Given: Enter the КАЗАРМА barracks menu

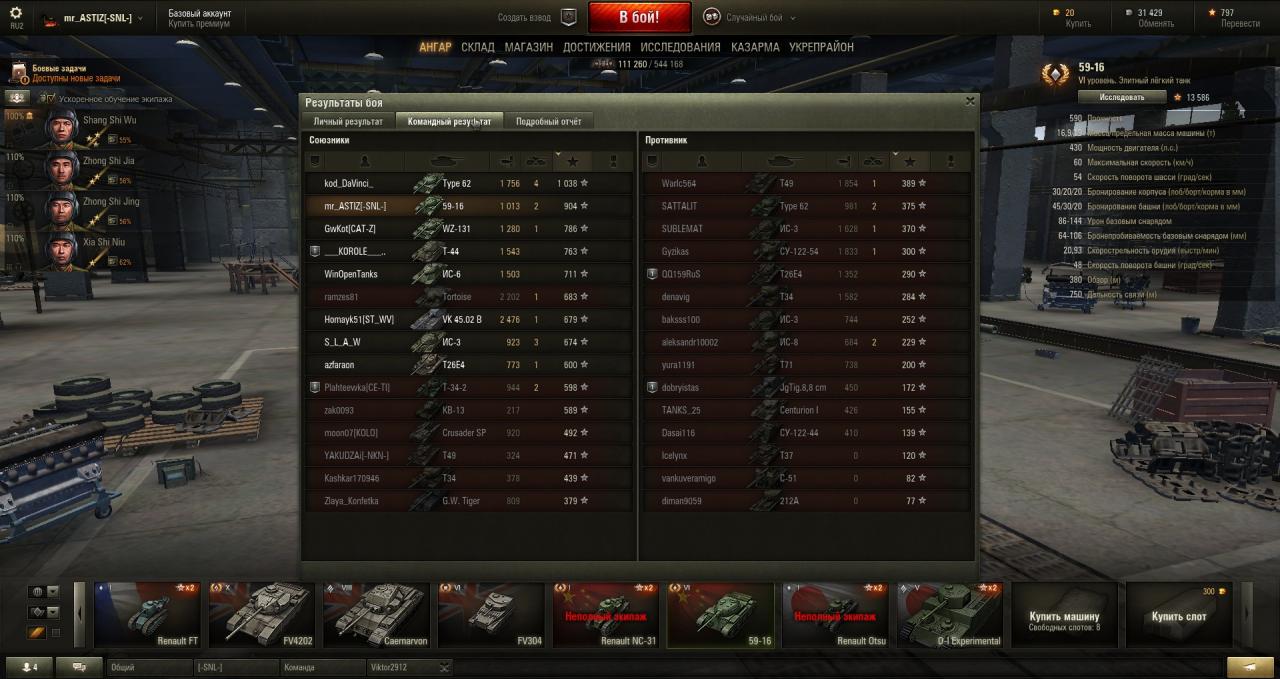Looking at the screenshot, I should tap(755, 47).
